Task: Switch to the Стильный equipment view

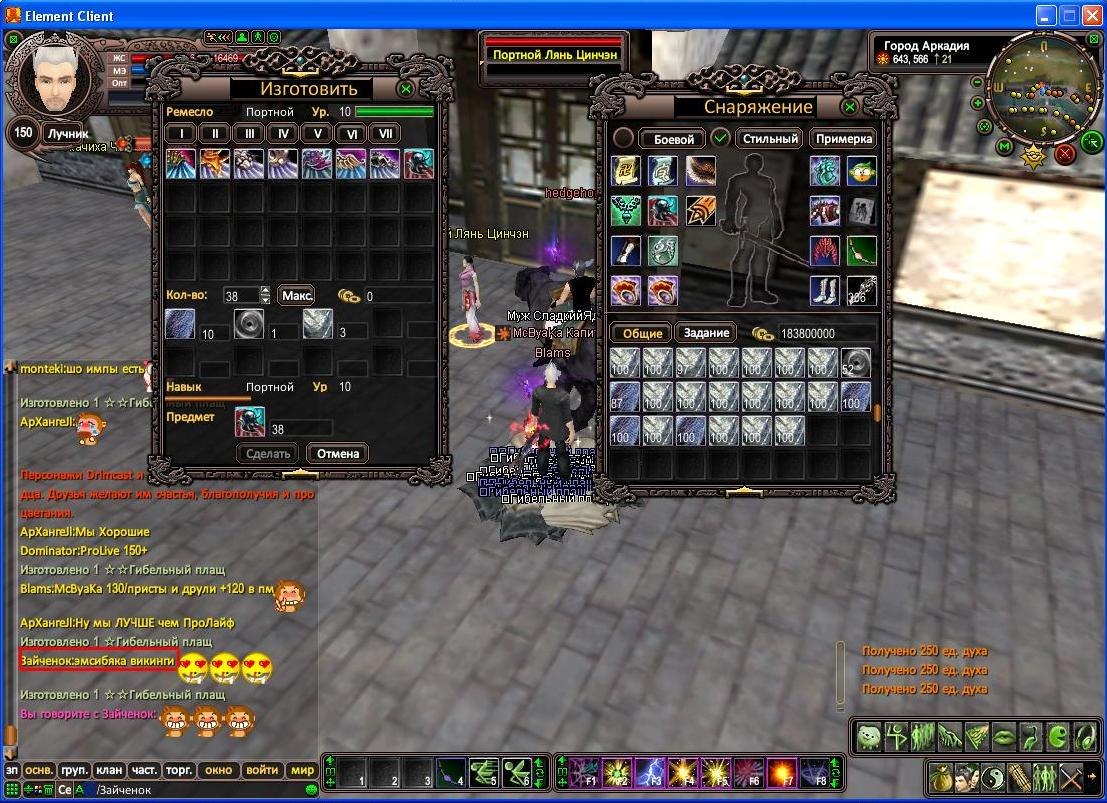Action: [770, 139]
